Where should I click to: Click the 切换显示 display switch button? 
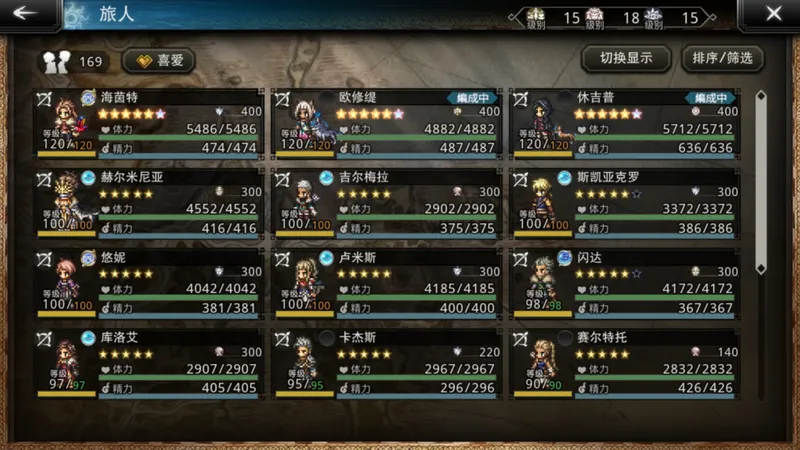[x=626, y=58]
